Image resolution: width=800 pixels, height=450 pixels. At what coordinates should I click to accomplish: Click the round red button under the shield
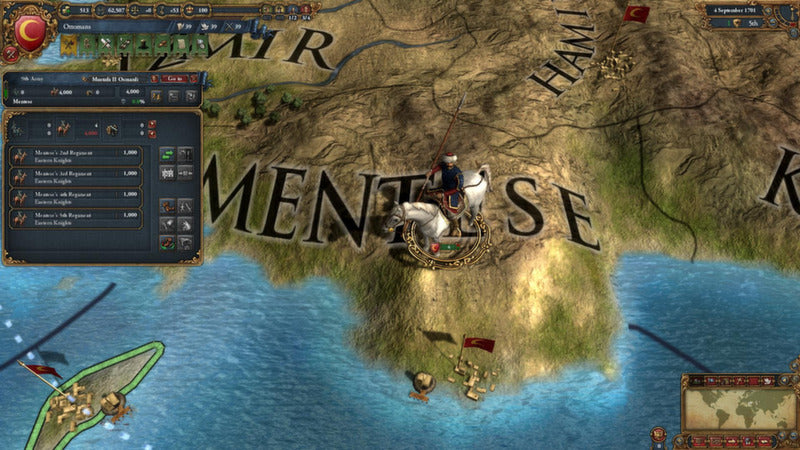(10, 56)
